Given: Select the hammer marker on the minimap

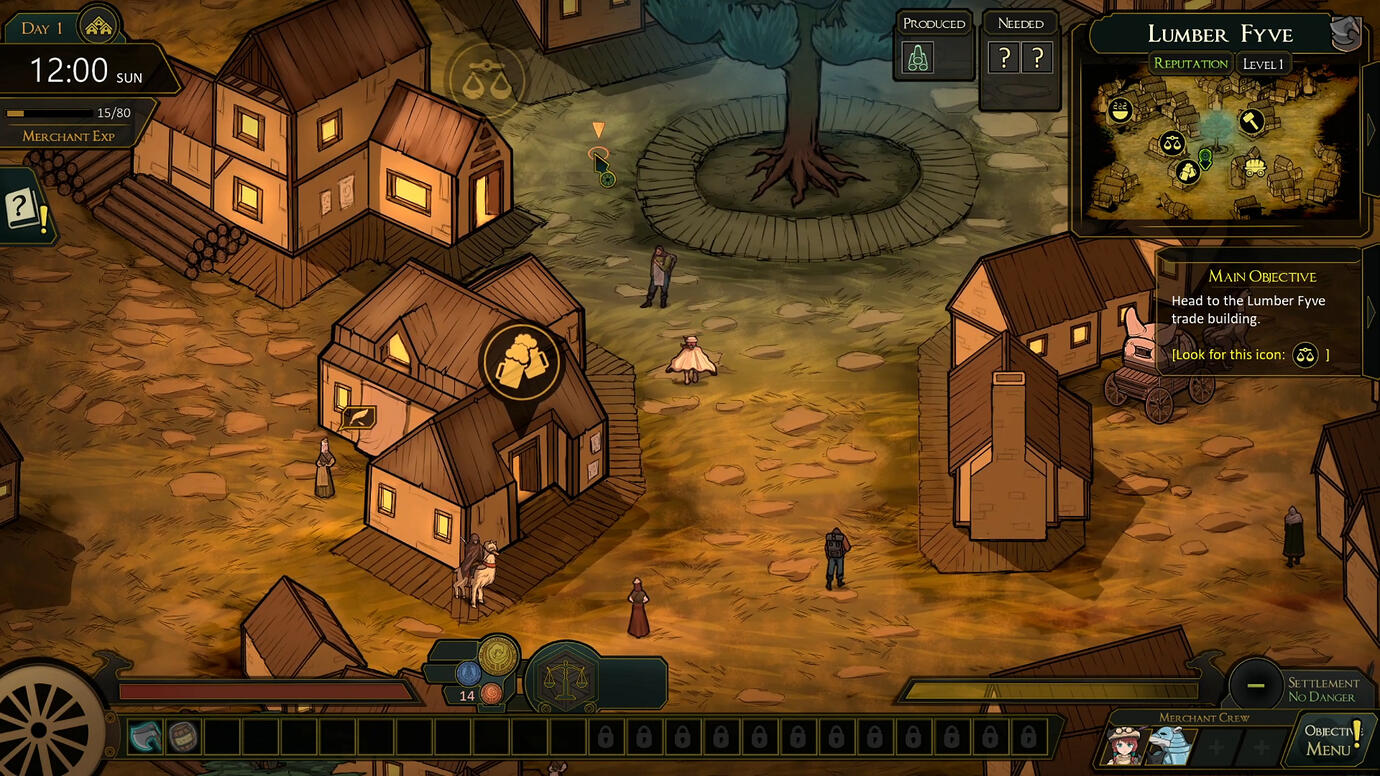Looking at the screenshot, I should click(1251, 122).
